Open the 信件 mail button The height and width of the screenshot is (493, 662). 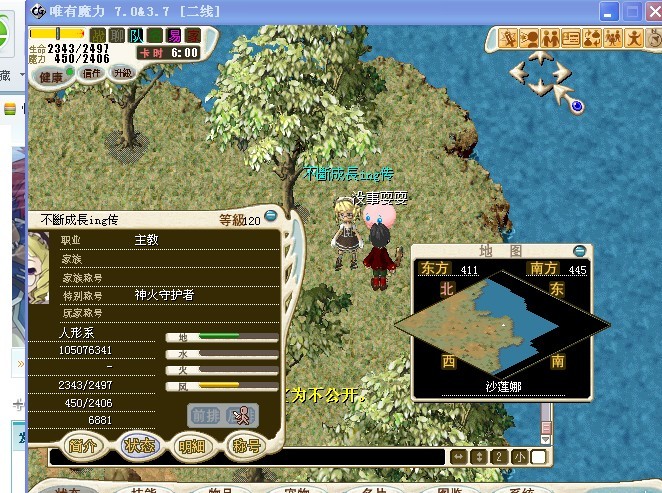[x=92, y=72]
